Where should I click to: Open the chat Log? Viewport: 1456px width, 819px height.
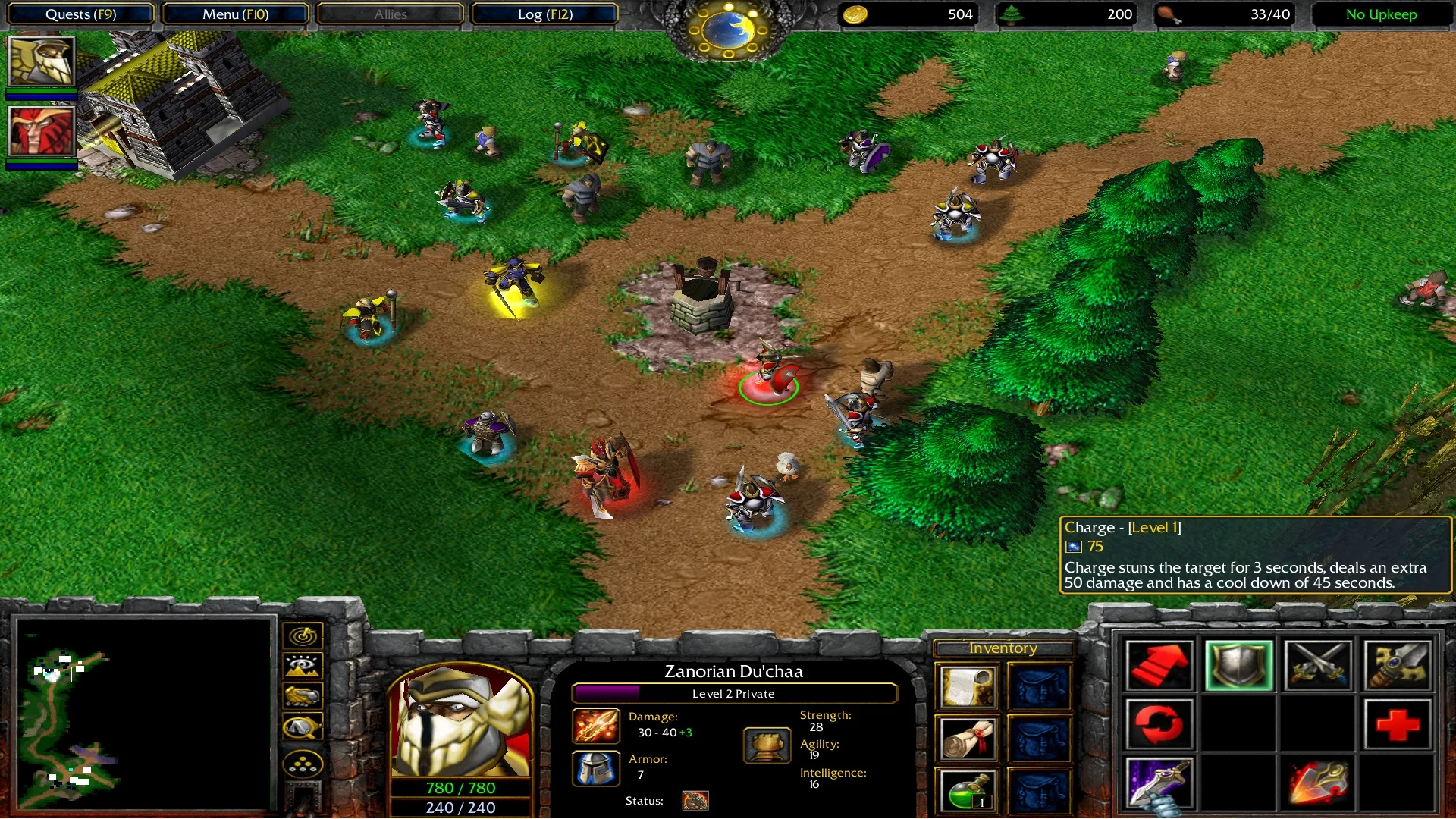click(544, 14)
